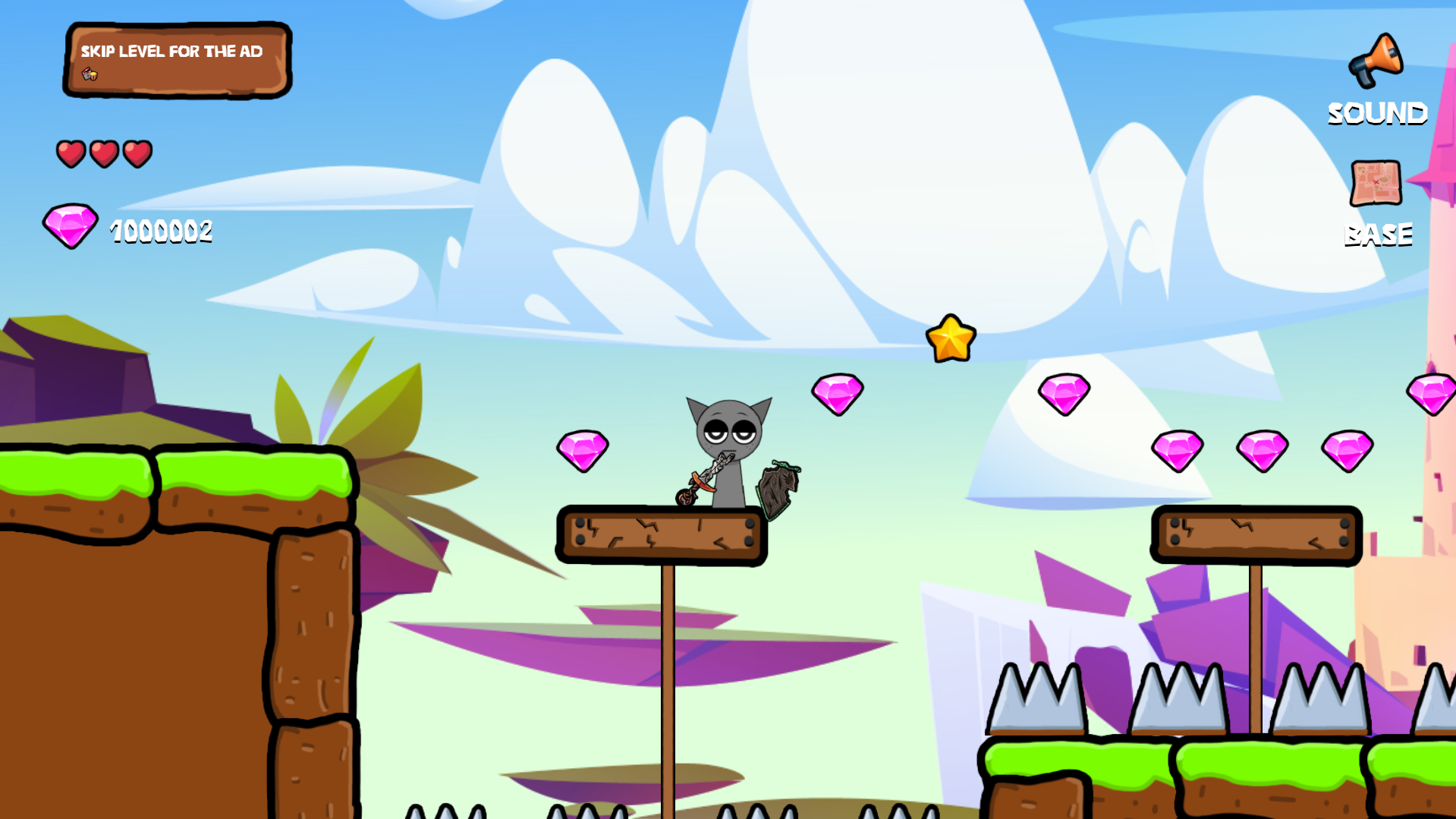Viewport: 1456px width, 819px height.
Task: Click the third heart on the left
Action: point(137,152)
